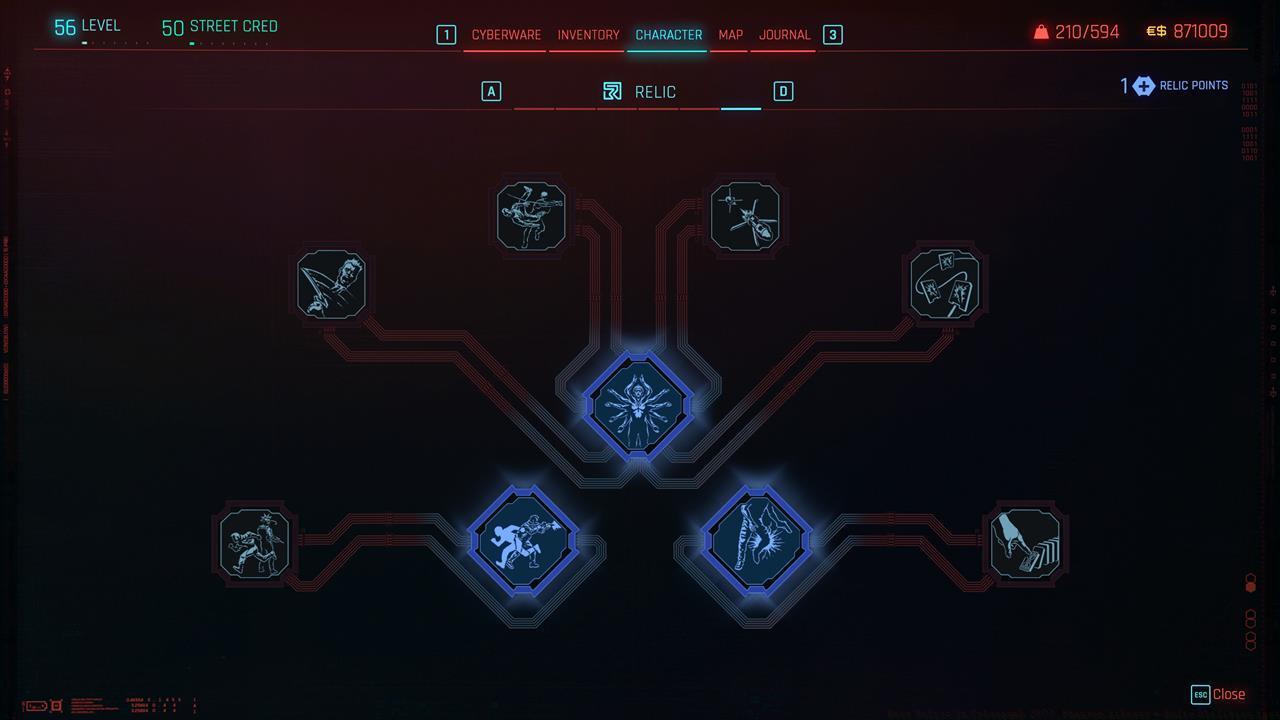Open the Inventory tab

click(x=587, y=33)
